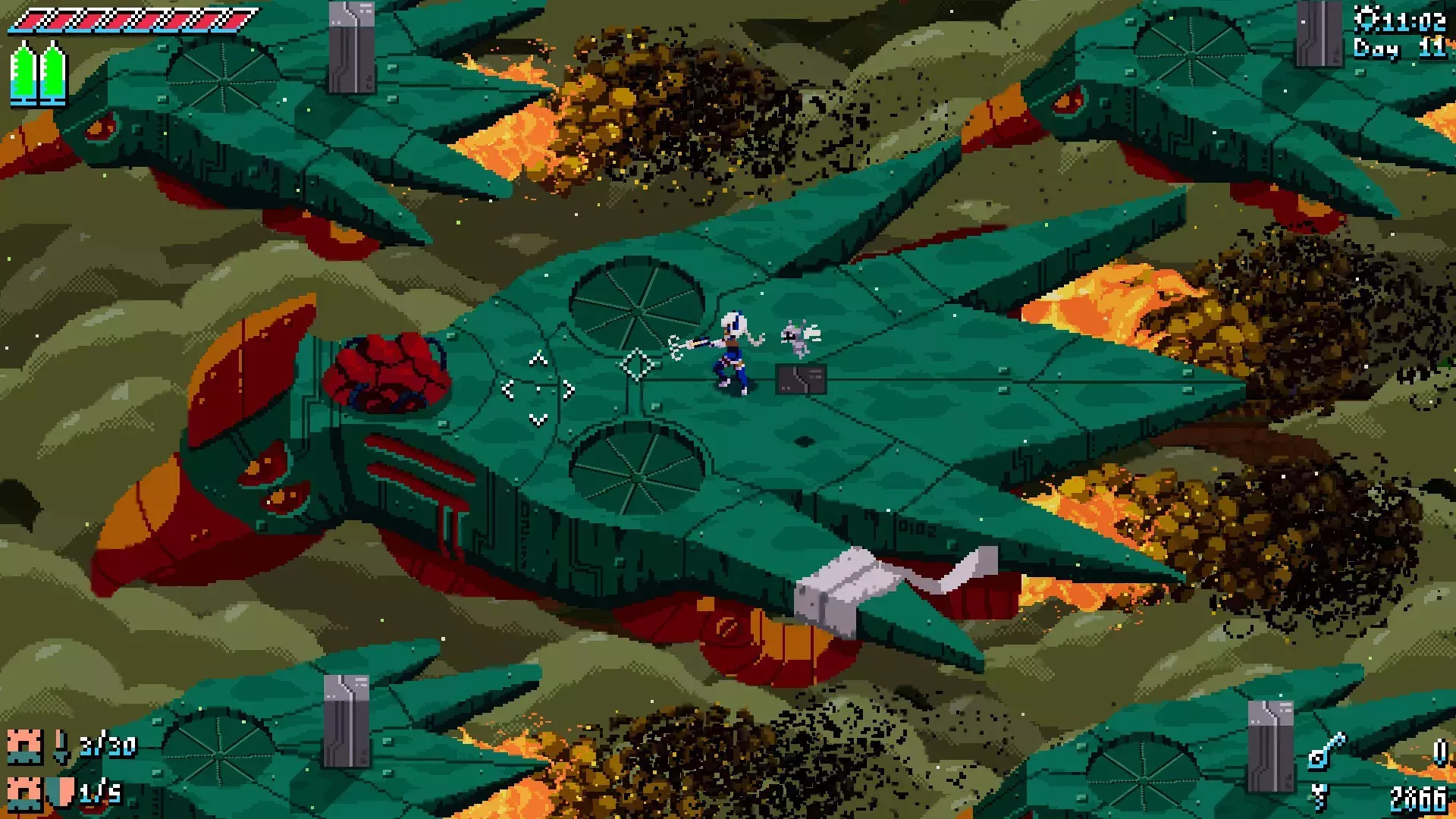Toggle the upward directional arrow on the hull
Image resolution: width=1456 pixels, height=819 pixels.
(x=538, y=359)
